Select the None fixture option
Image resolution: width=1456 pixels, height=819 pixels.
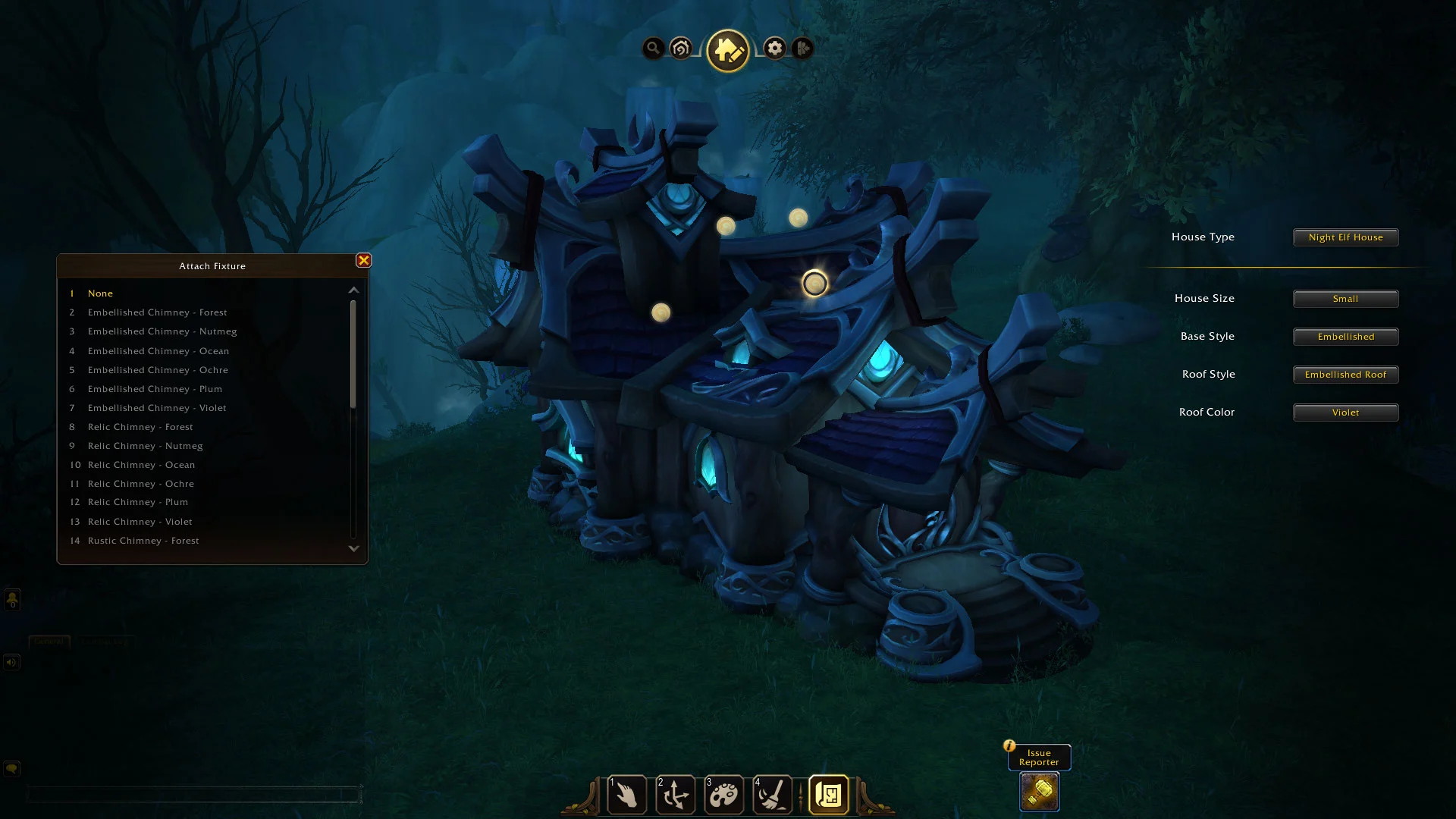(x=100, y=293)
